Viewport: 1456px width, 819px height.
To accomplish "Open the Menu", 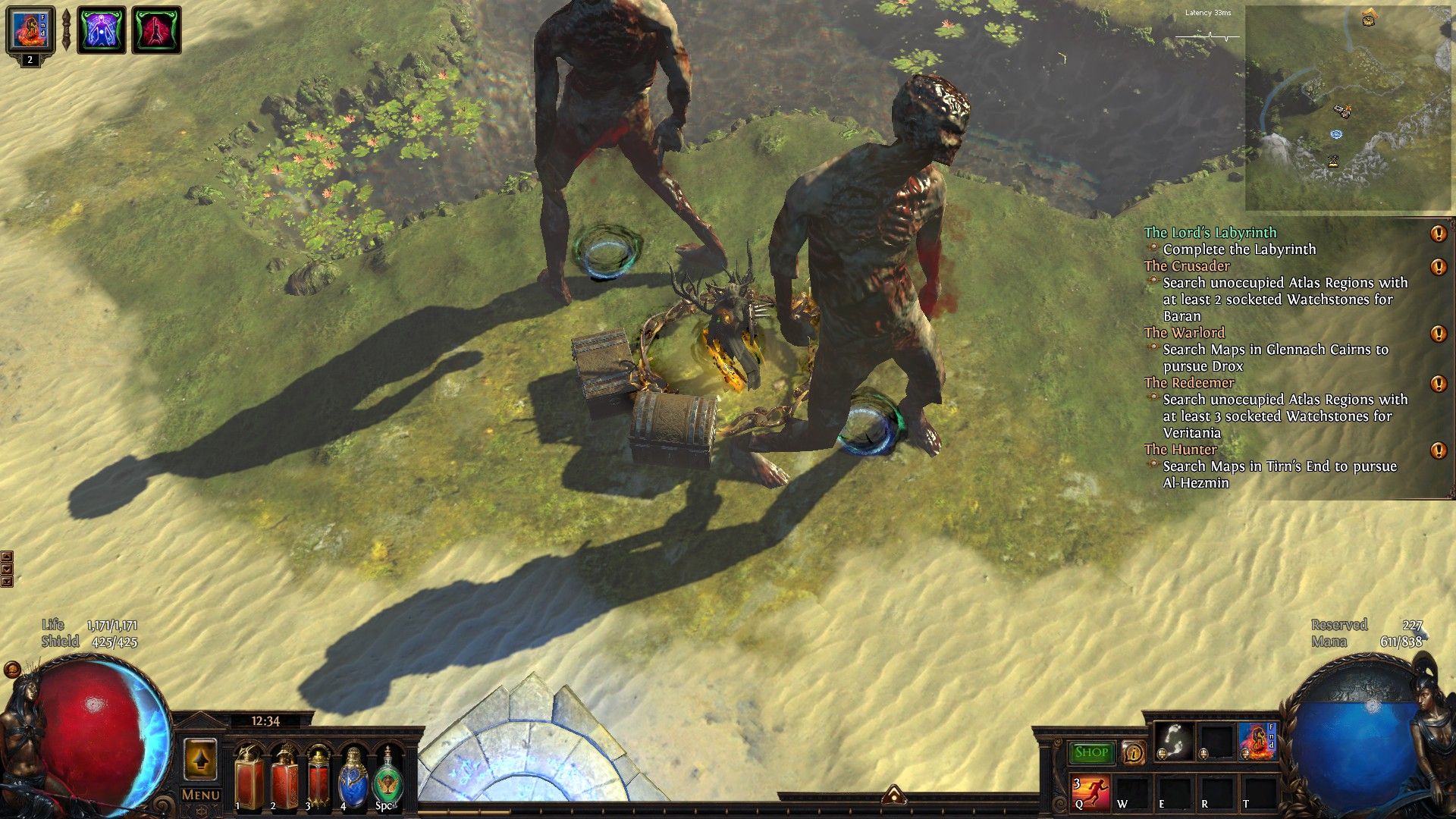I will point(202,794).
